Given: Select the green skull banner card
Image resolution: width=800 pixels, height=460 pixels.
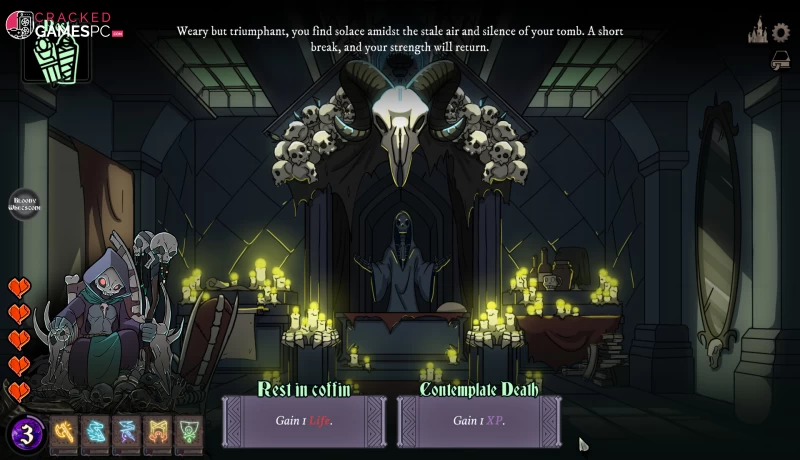Looking at the screenshot, I should click(189, 433).
